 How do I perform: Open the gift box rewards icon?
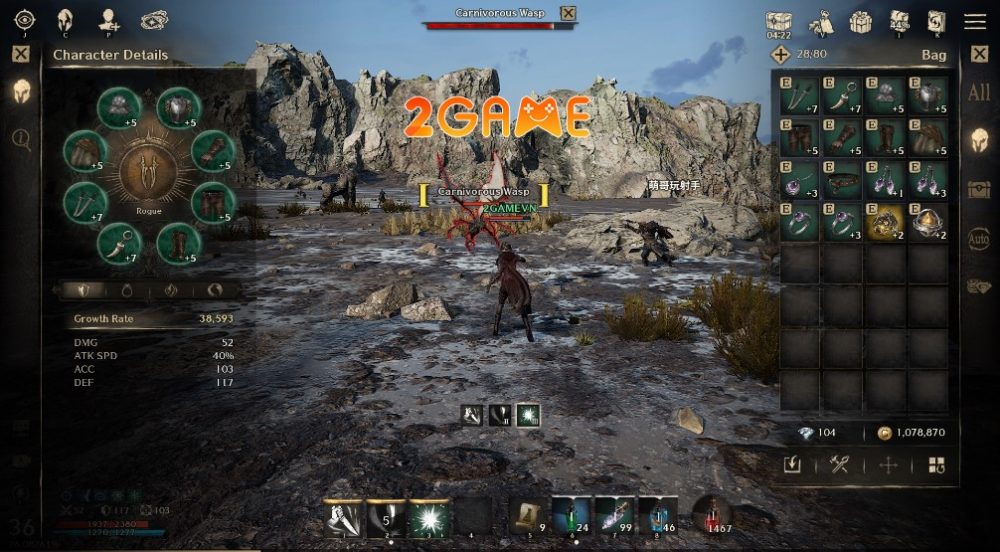click(x=860, y=21)
